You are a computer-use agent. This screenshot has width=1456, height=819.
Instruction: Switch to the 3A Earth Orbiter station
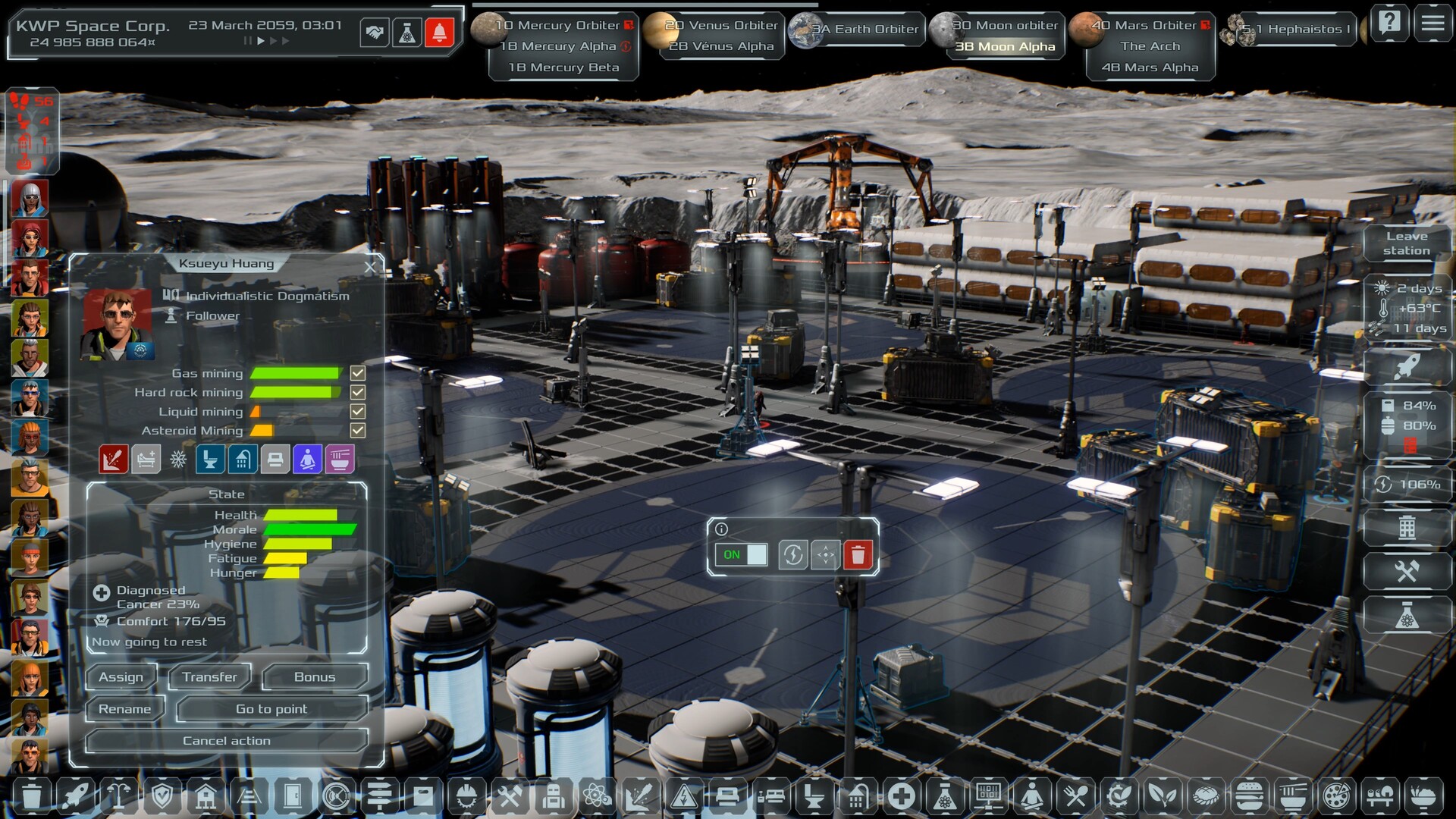click(864, 29)
